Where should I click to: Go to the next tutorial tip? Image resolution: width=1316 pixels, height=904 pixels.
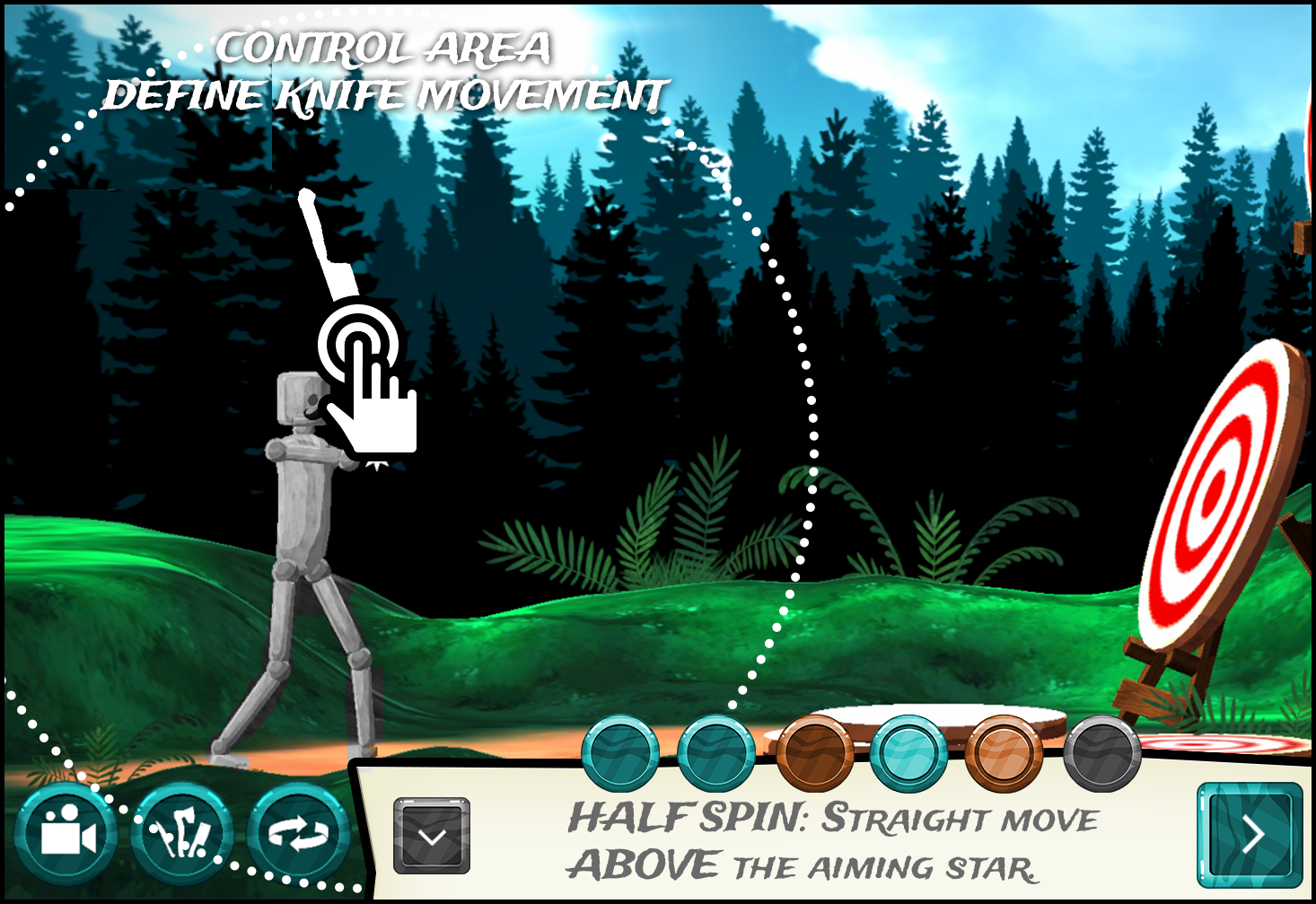1250,835
